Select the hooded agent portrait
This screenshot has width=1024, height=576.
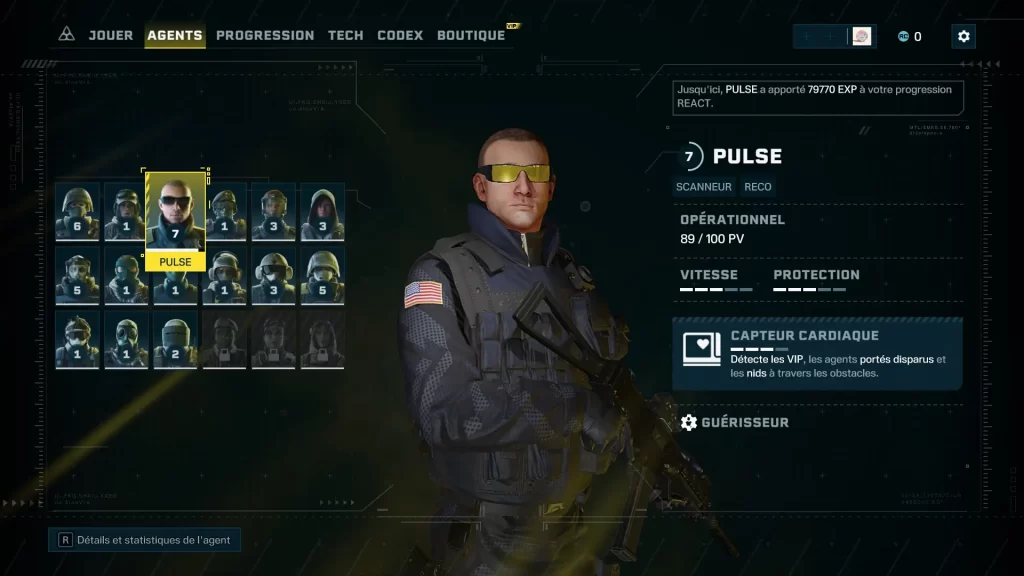click(322, 212)
